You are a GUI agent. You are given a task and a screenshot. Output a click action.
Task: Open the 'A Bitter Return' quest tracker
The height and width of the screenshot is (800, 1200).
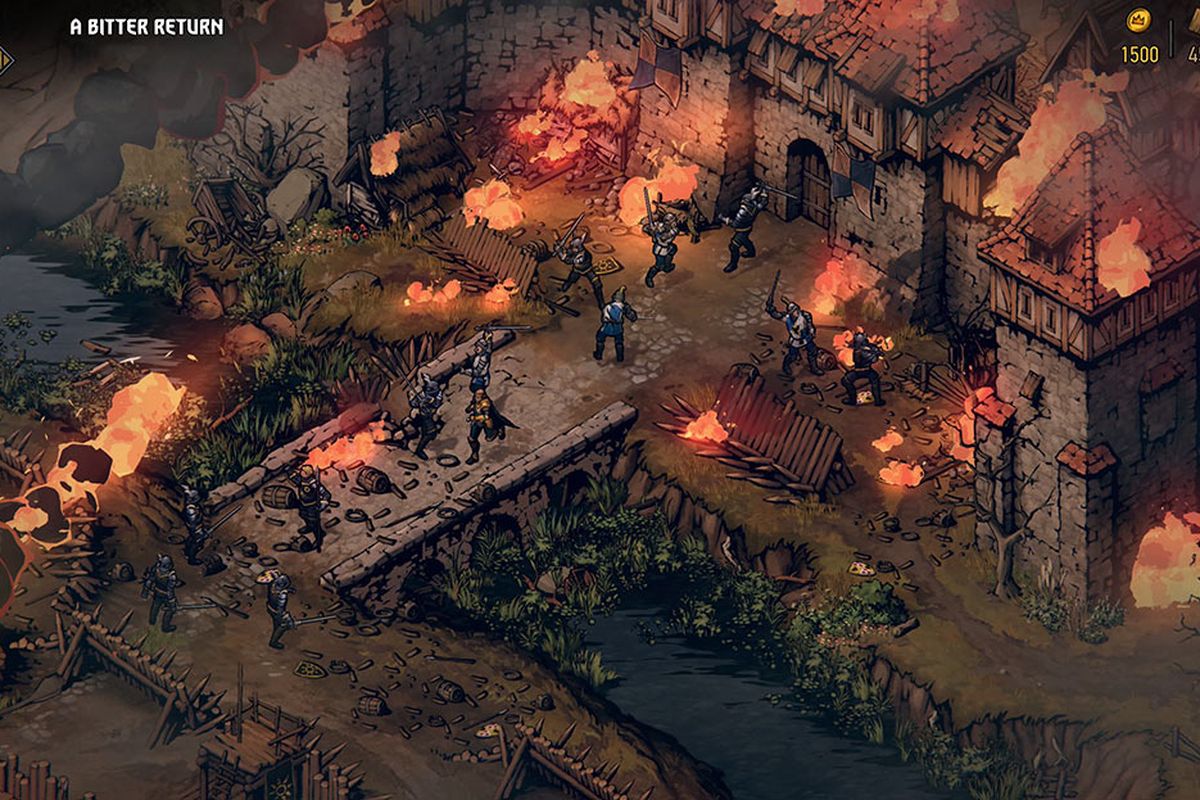point(147,27)
